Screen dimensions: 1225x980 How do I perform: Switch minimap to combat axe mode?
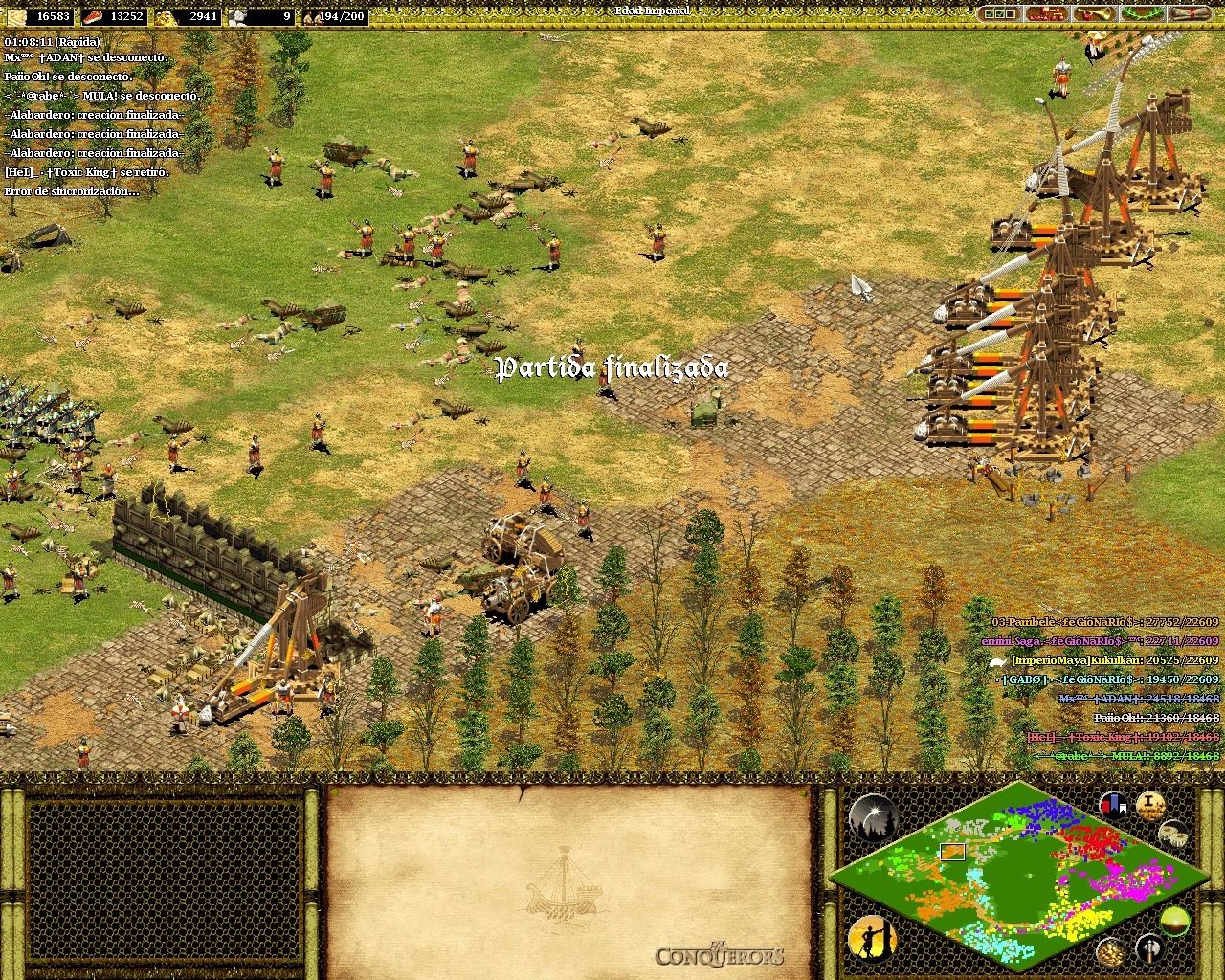(x=1149, y=950)
